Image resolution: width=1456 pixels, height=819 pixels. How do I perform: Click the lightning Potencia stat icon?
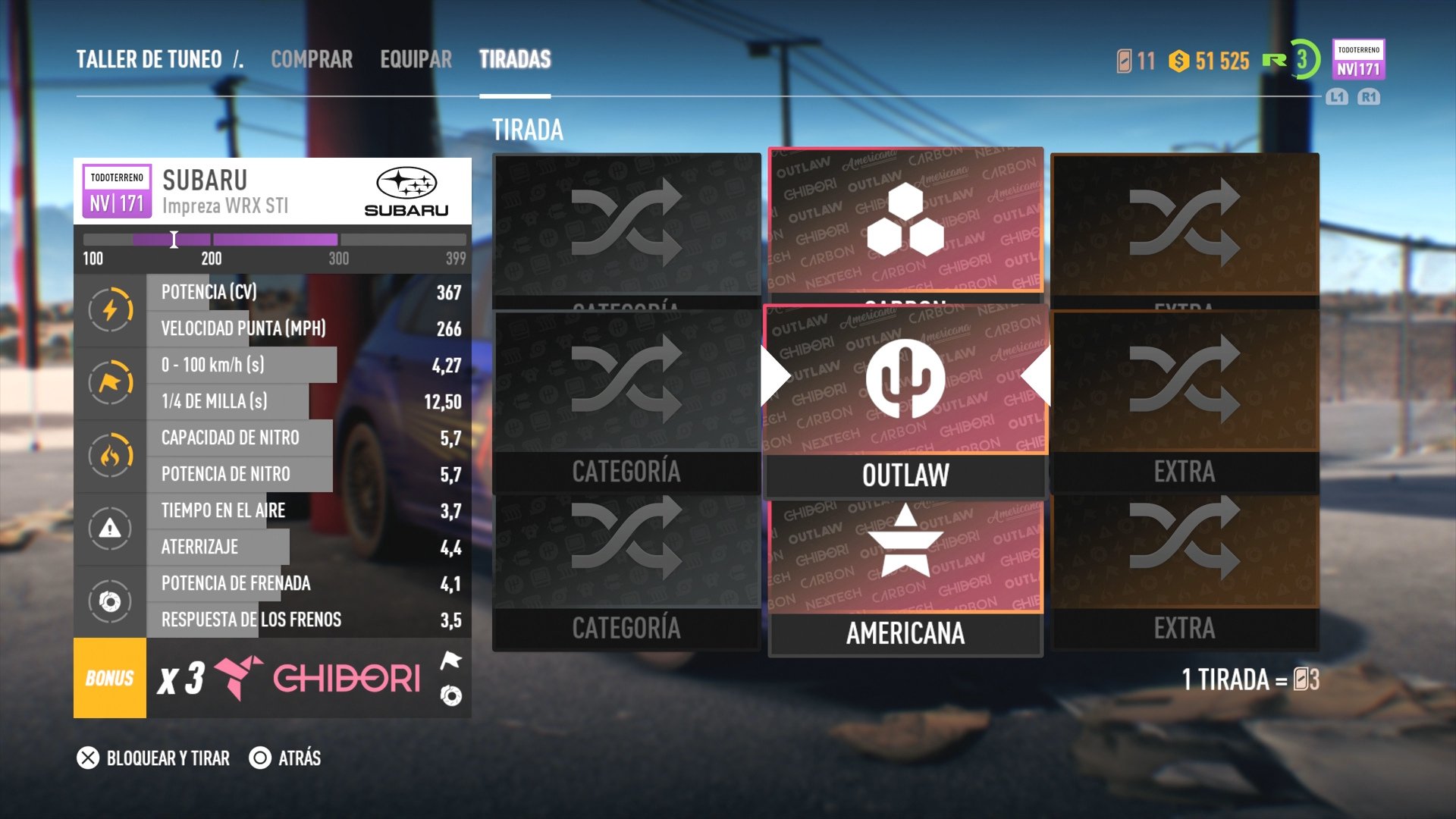coord(110,309)
